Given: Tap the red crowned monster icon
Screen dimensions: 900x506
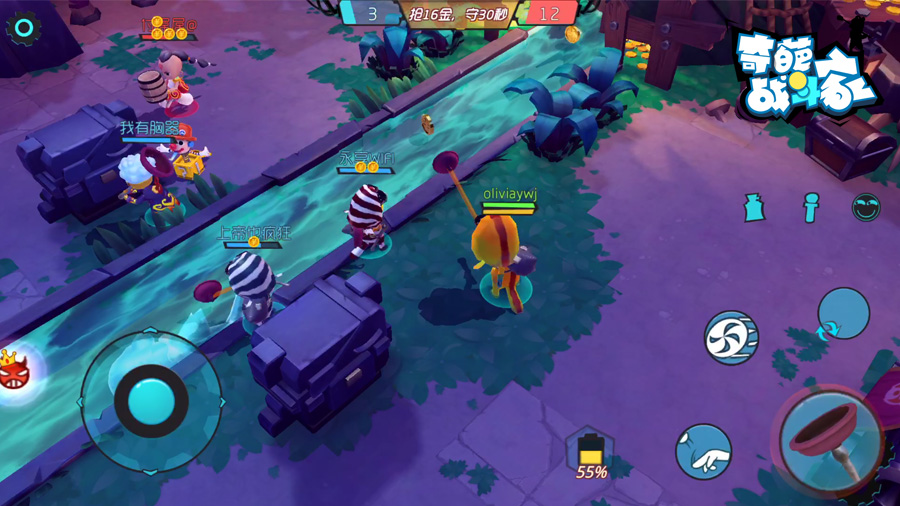Looking at the screenshot, I should (x=14, y=371).
